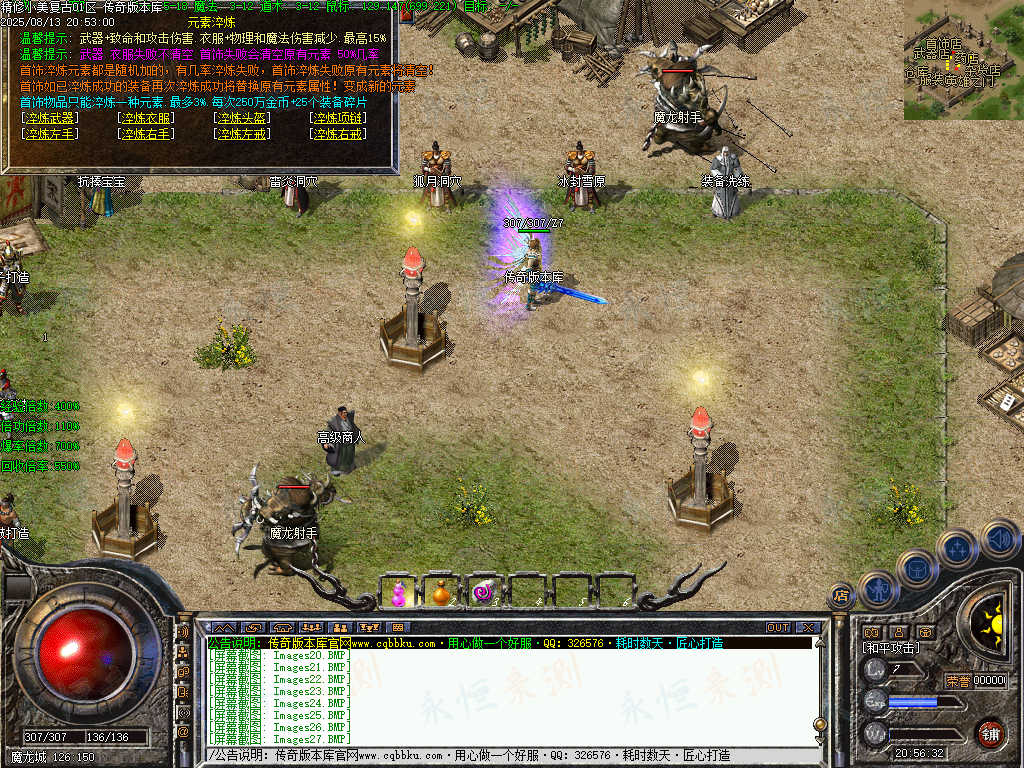Screen dimensions: 1024x768
Task: Choose the 淬炼武器 weapon tempering option
Action: pos(50,118)
